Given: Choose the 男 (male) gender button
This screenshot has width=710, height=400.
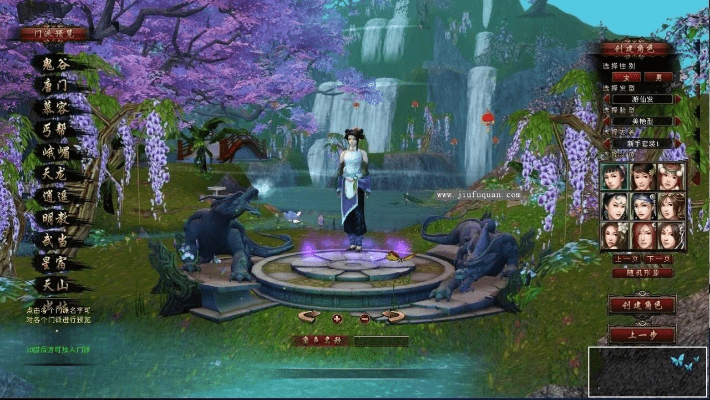Looking at the screenshot, I should [x=657, y=77].
